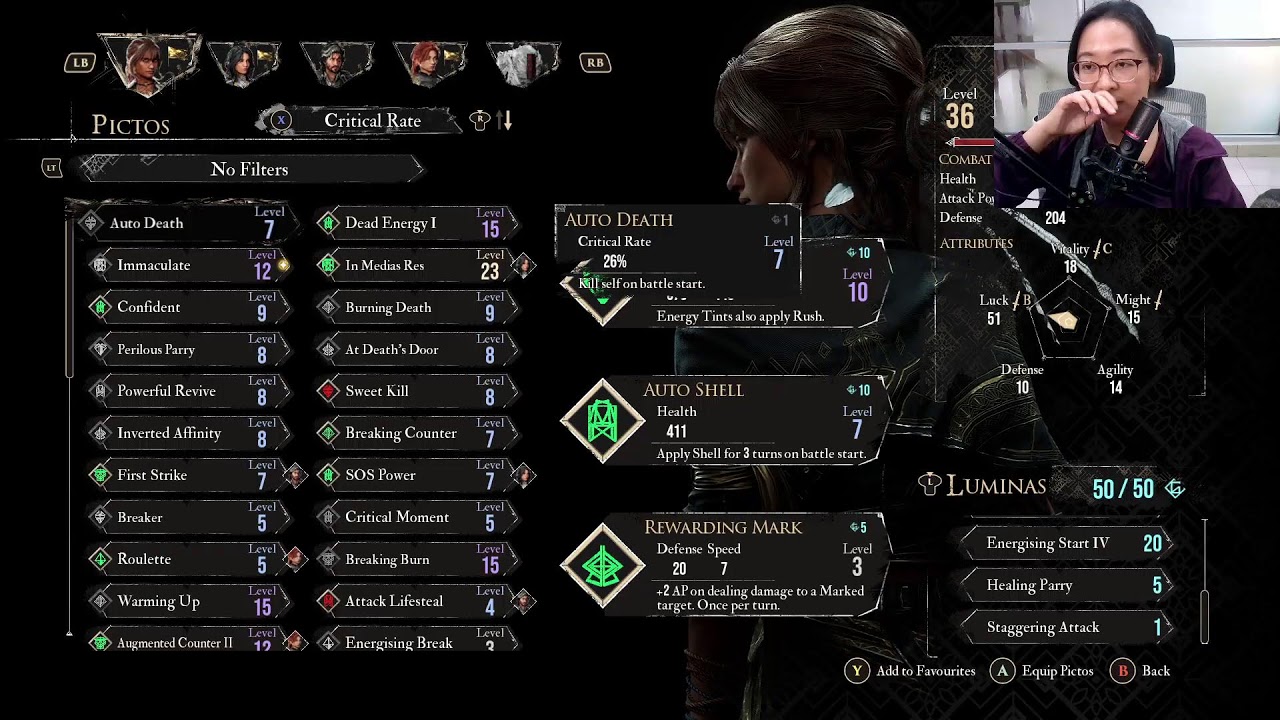
Task: Select the Dead Energy I picto
Action: click(x=410, y=223)
